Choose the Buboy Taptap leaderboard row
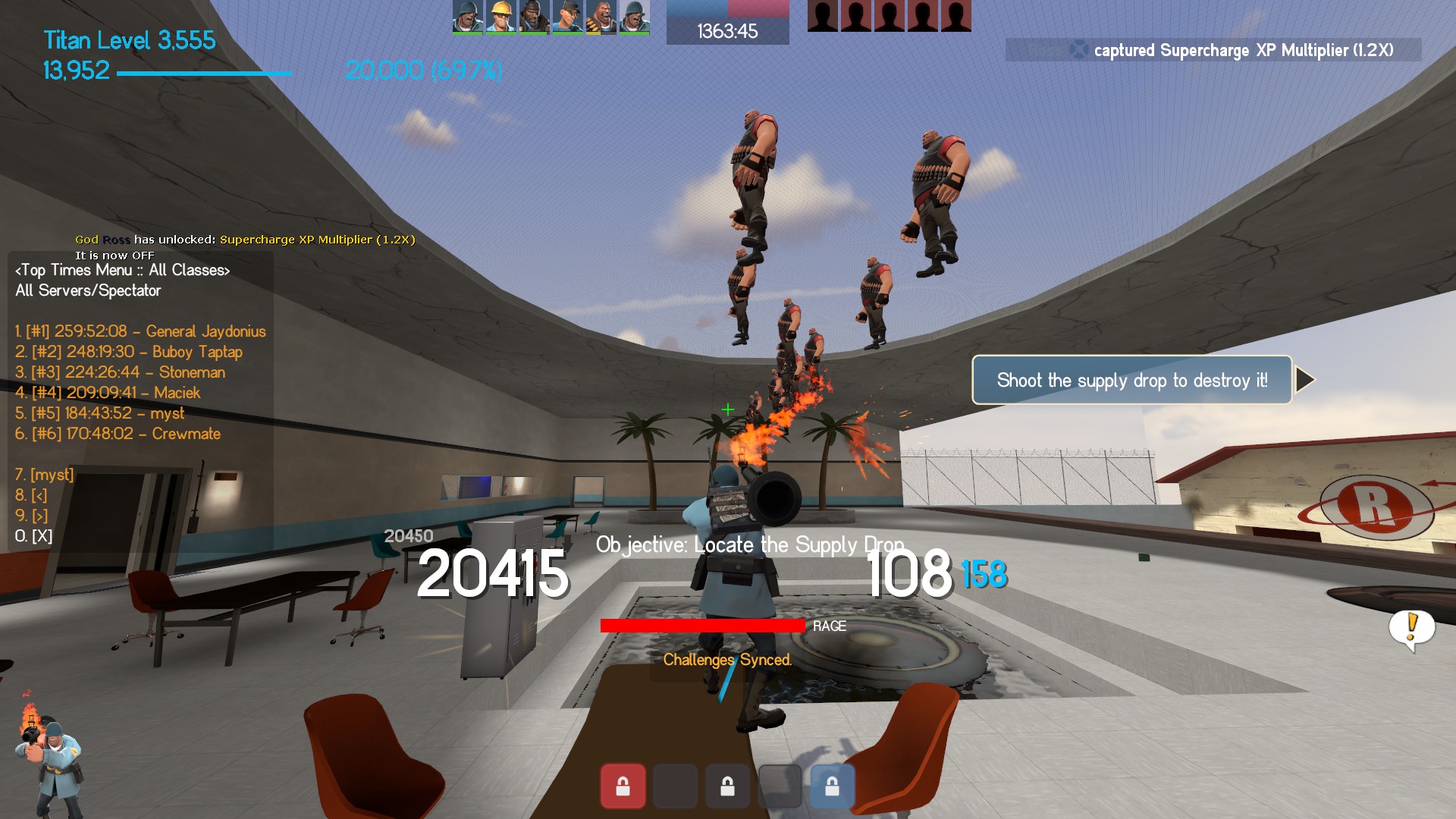Image resolution: width=1456 pixels, height=819 pixels. click(129, 352)
